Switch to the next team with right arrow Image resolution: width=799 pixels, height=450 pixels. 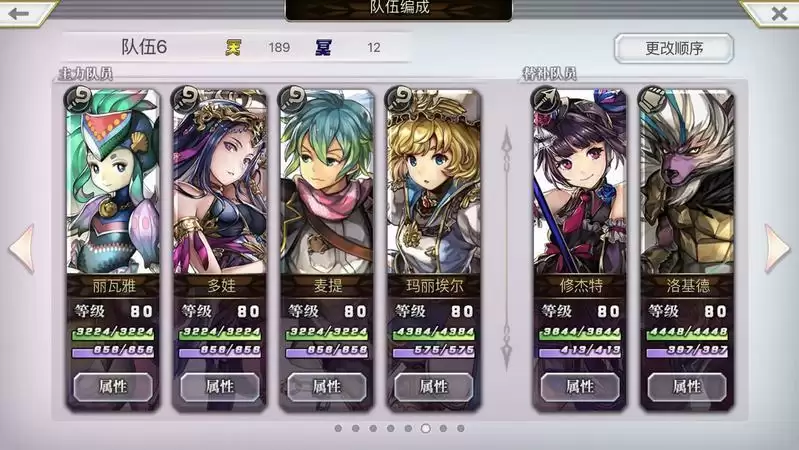pyautogui.click(x=777, y=248)
